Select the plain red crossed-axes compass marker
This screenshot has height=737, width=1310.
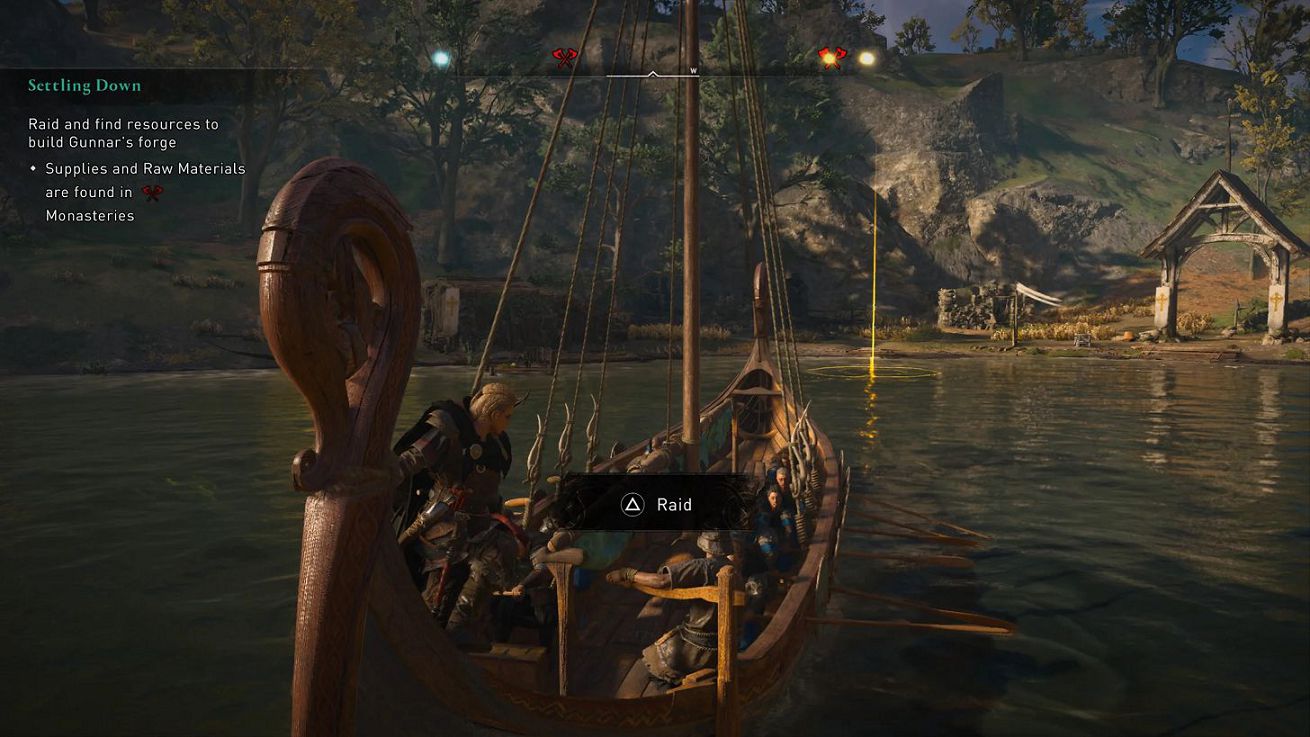coord(565,59)
